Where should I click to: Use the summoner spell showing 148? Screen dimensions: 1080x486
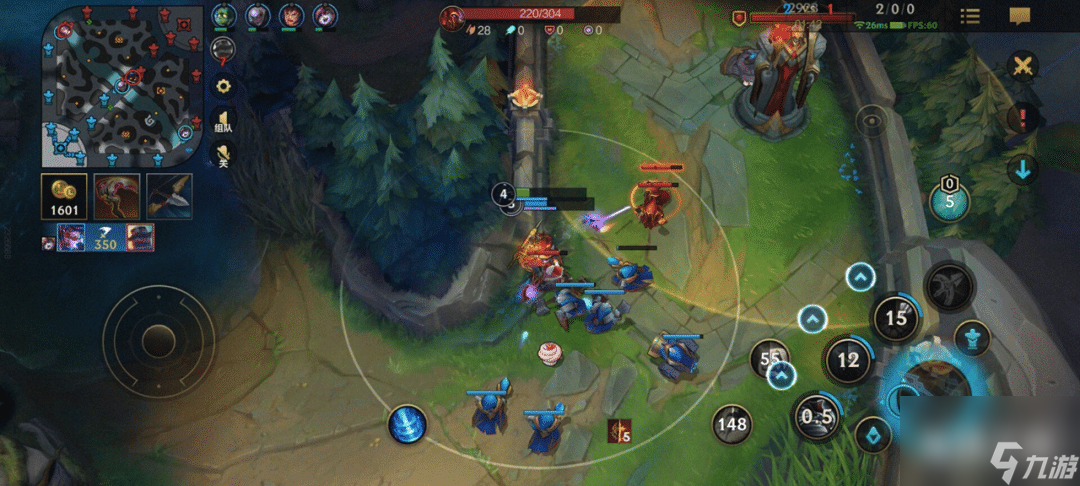point(732,425)
